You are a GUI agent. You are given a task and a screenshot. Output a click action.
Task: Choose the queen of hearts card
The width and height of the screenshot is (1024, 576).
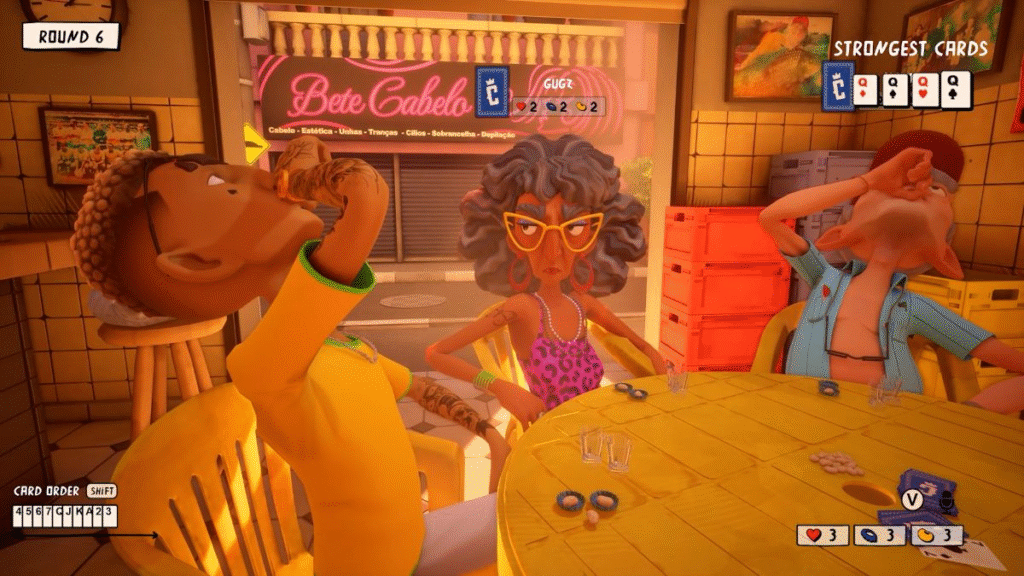(925, 90)
